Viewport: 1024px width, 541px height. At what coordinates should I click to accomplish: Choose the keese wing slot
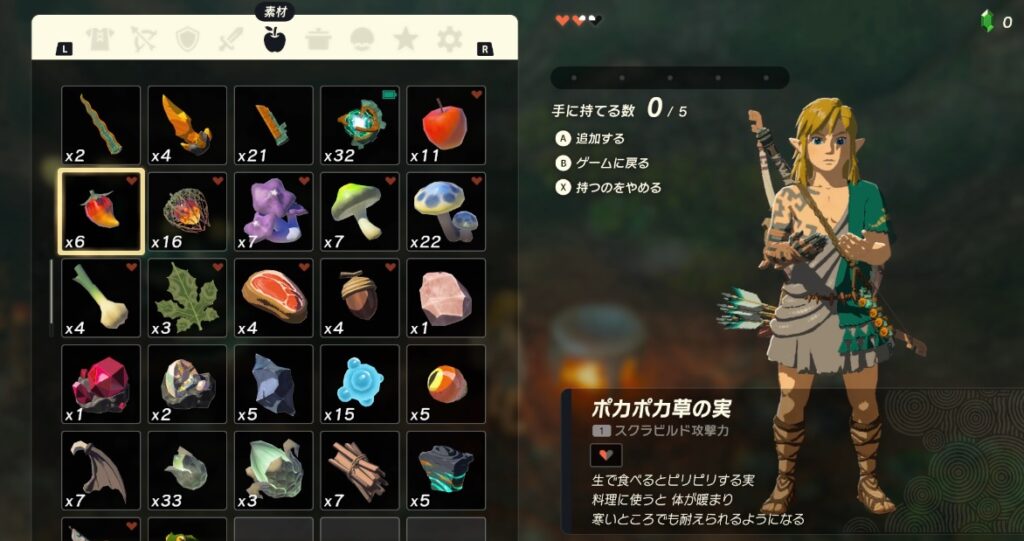tap(101, 470)
